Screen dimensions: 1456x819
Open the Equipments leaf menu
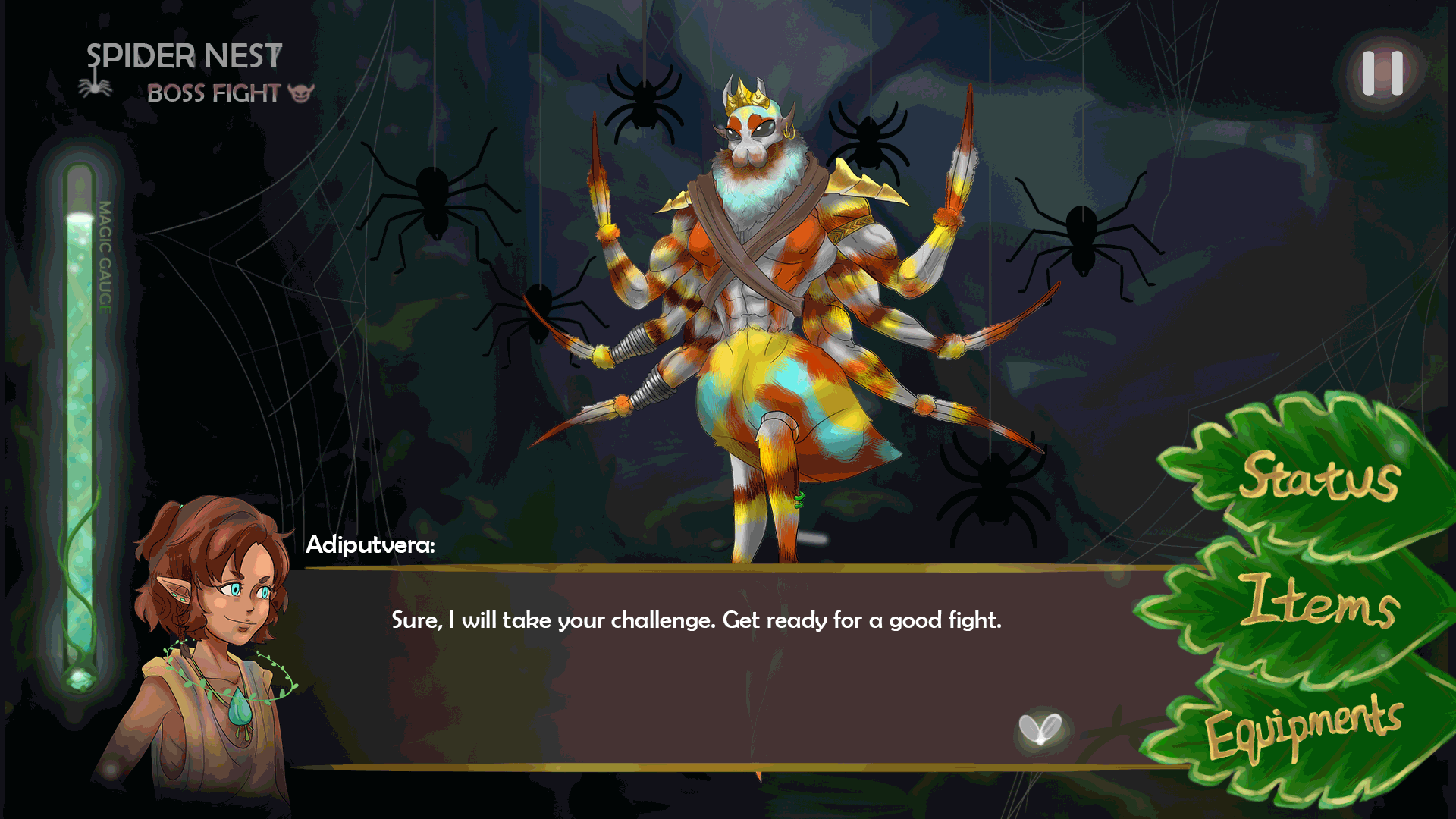pyautogui.click(x=1304, y=726)
